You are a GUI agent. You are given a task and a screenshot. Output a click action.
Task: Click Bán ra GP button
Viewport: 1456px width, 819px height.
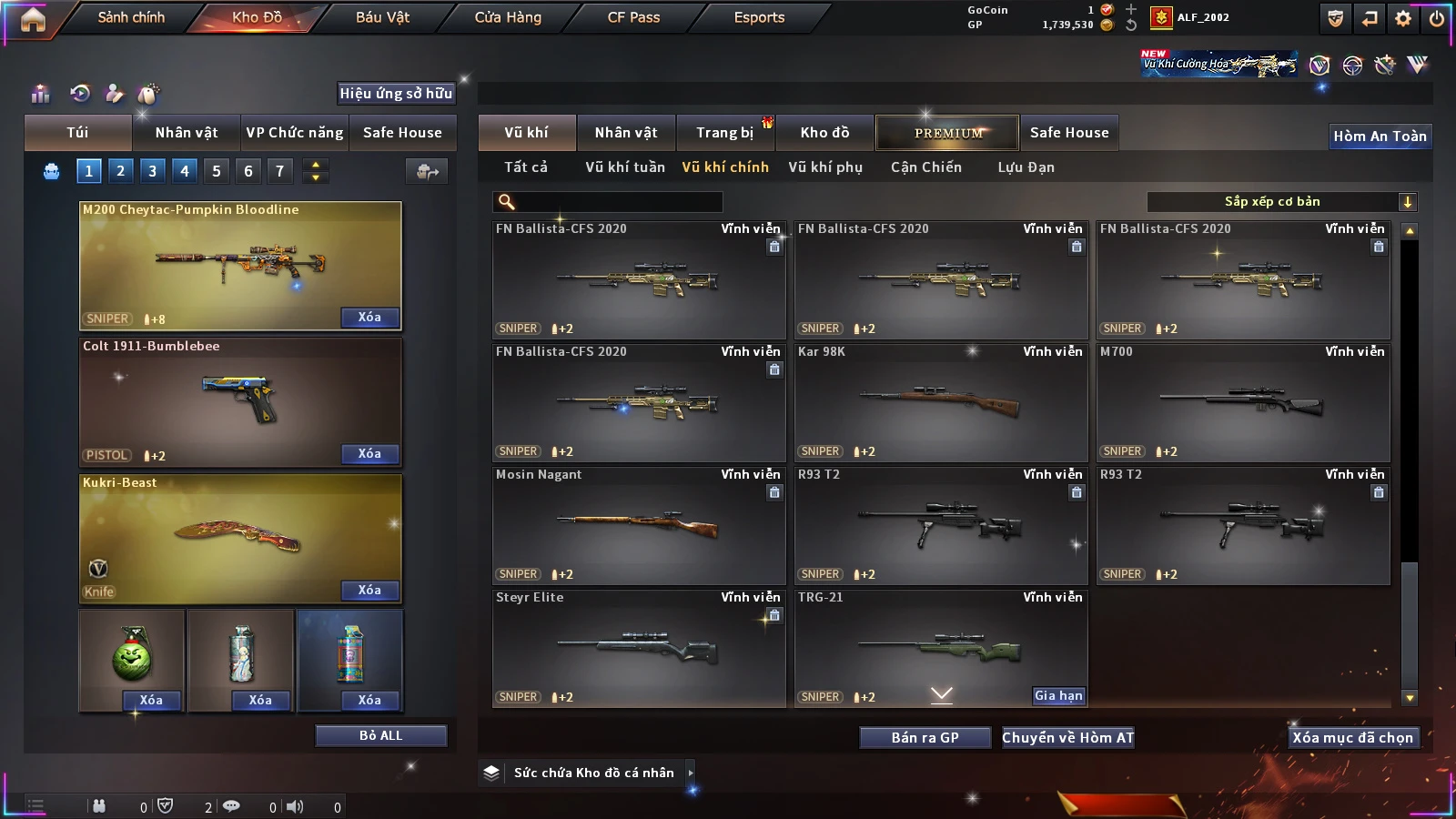(x=925, y=737)
